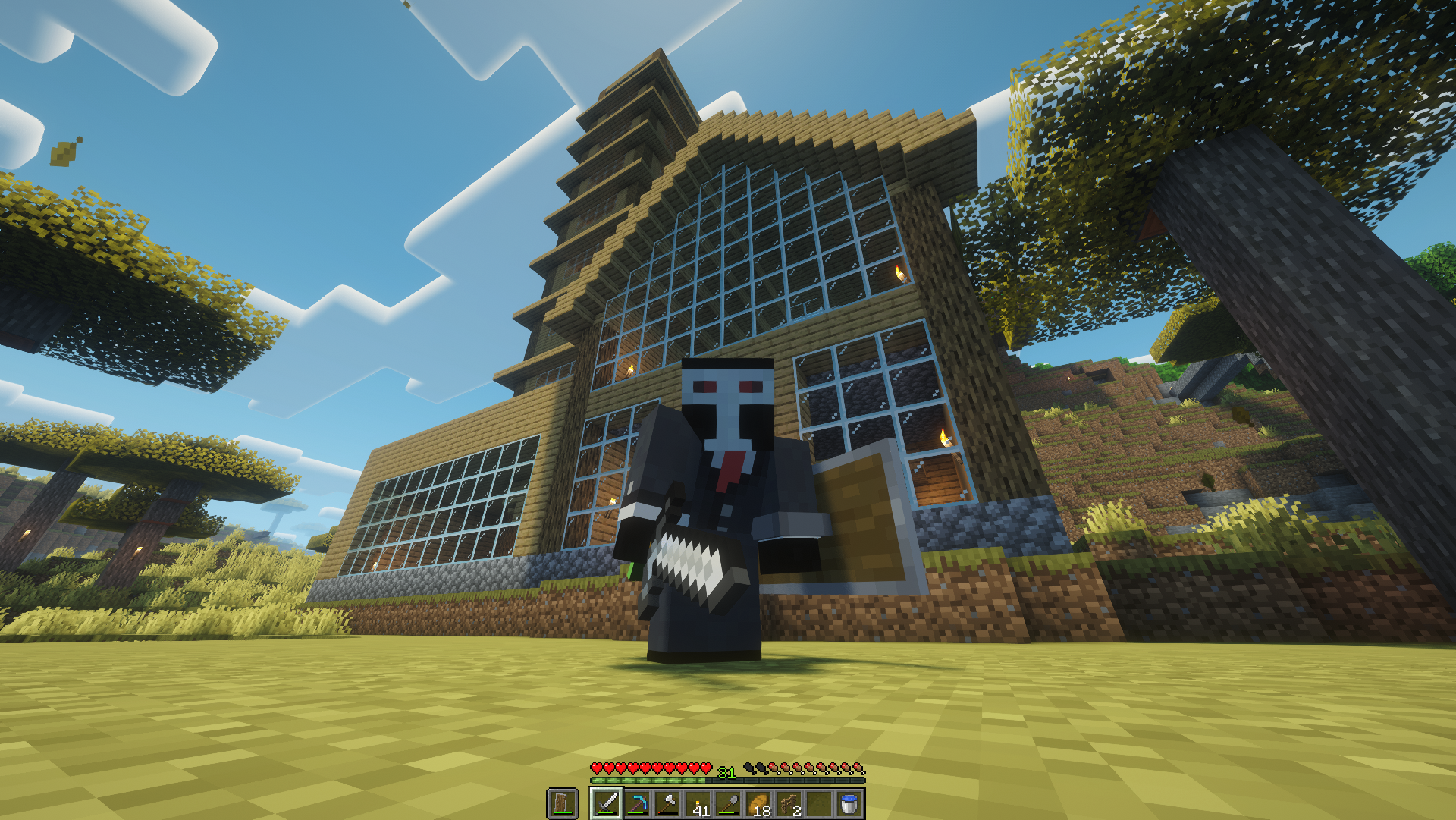The image size is (1456, 820).
Task: Choose the iron axe in the hotbar
Action: click(x=667, y=803)
